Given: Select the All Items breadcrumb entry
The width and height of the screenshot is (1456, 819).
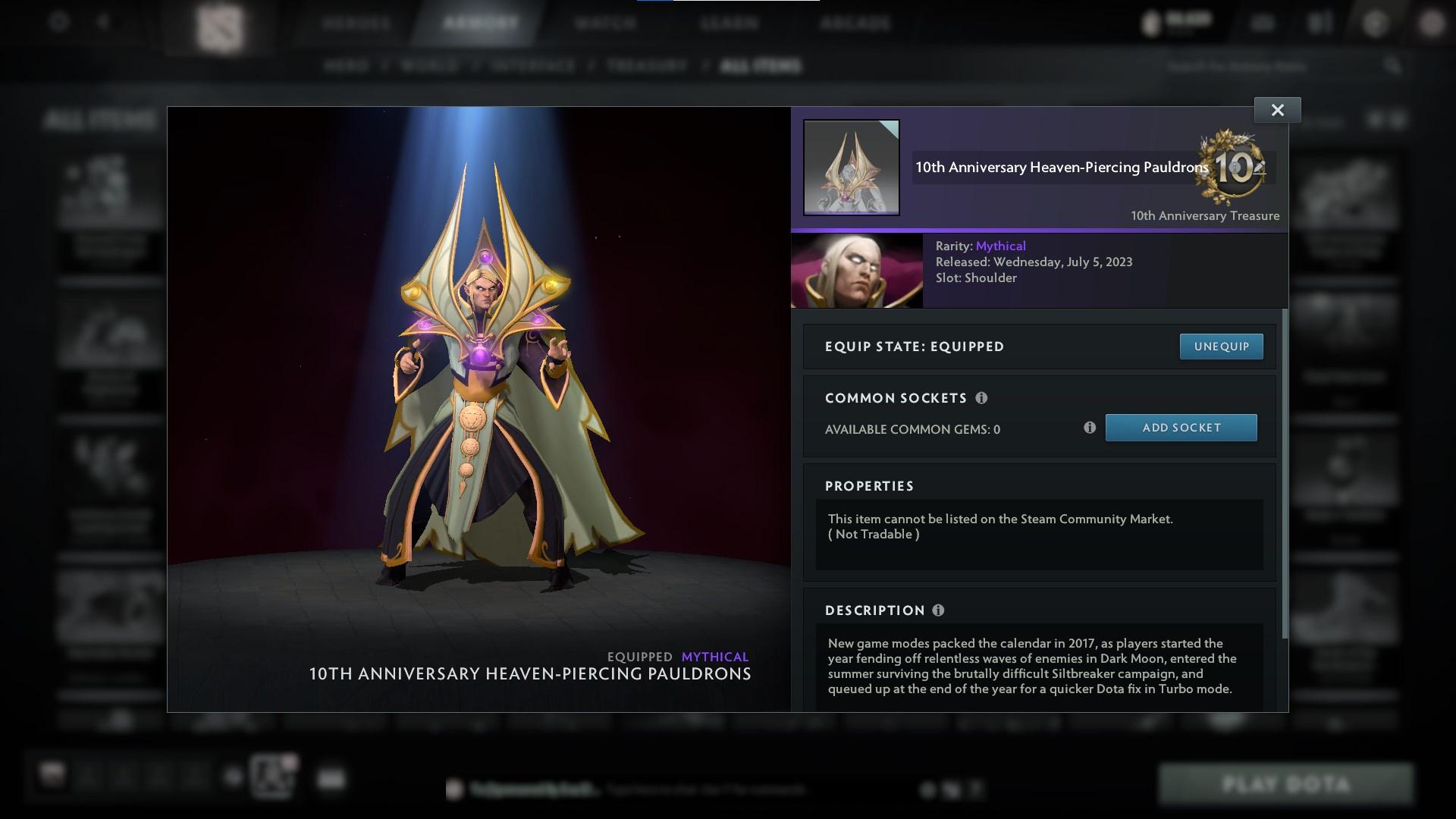Looking at the screenshot, I should point(761,66).
